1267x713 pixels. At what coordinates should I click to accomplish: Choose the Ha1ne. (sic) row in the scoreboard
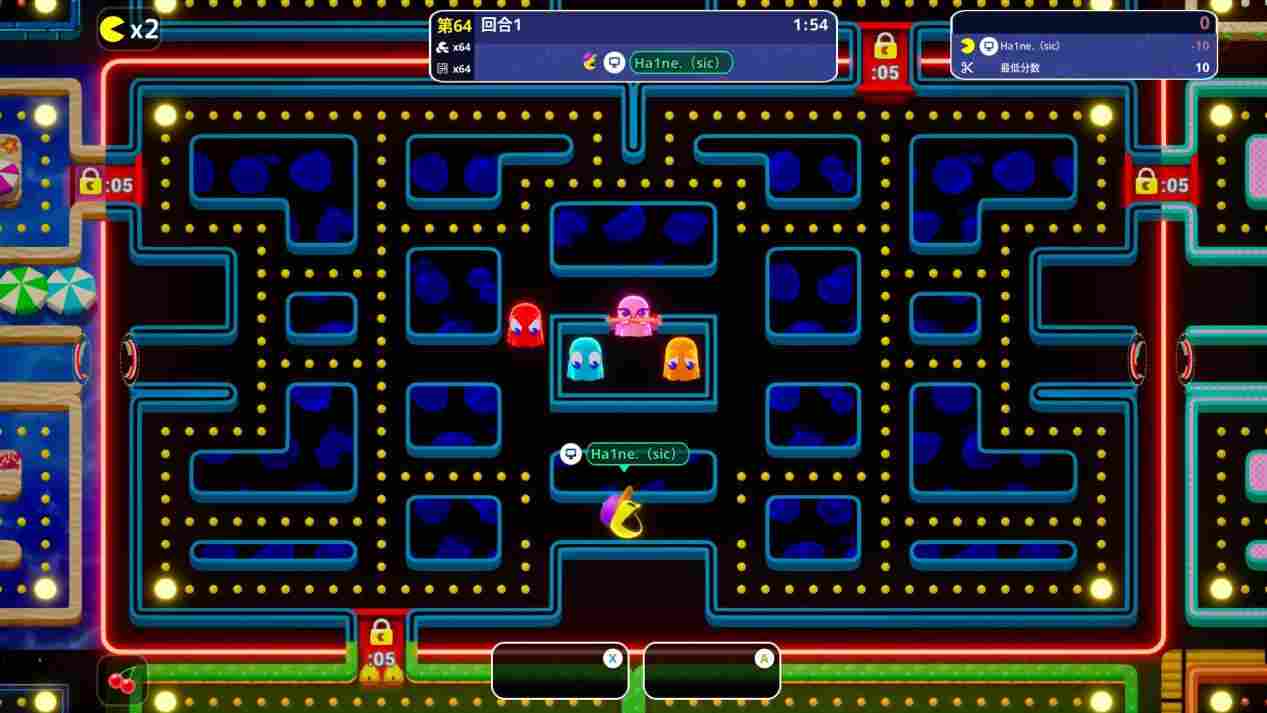1084,46
